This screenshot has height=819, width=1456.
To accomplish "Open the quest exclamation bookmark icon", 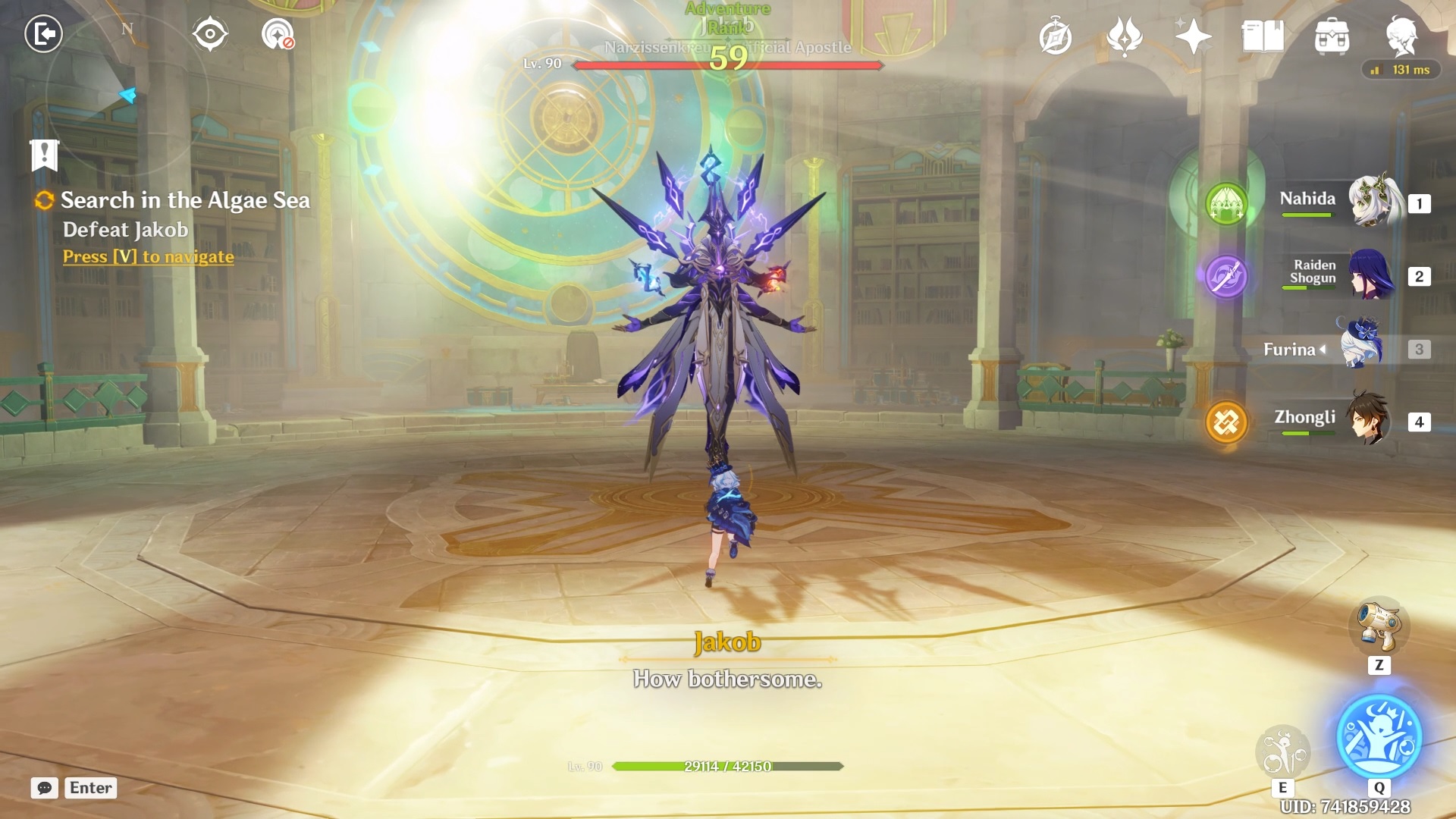I will (x=44, y=155).
